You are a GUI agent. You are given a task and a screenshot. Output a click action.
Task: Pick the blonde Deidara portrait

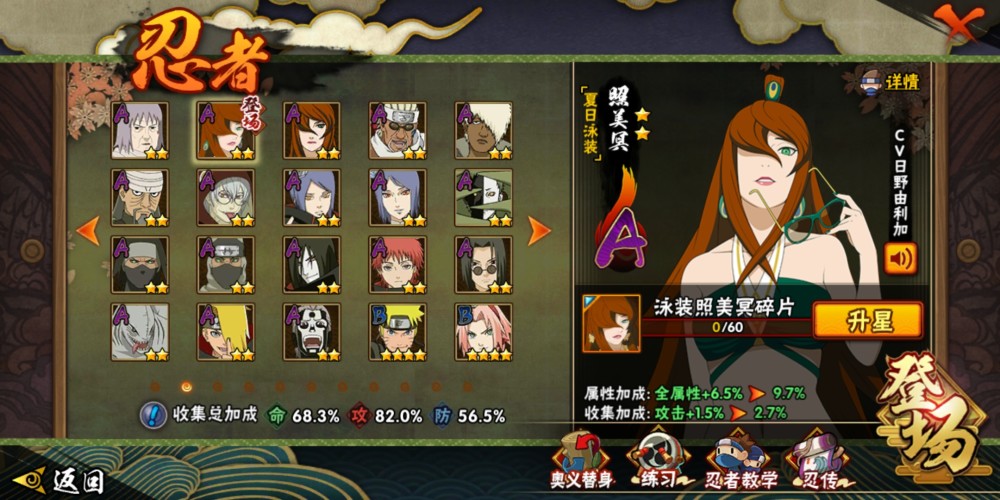click(226, 332)
